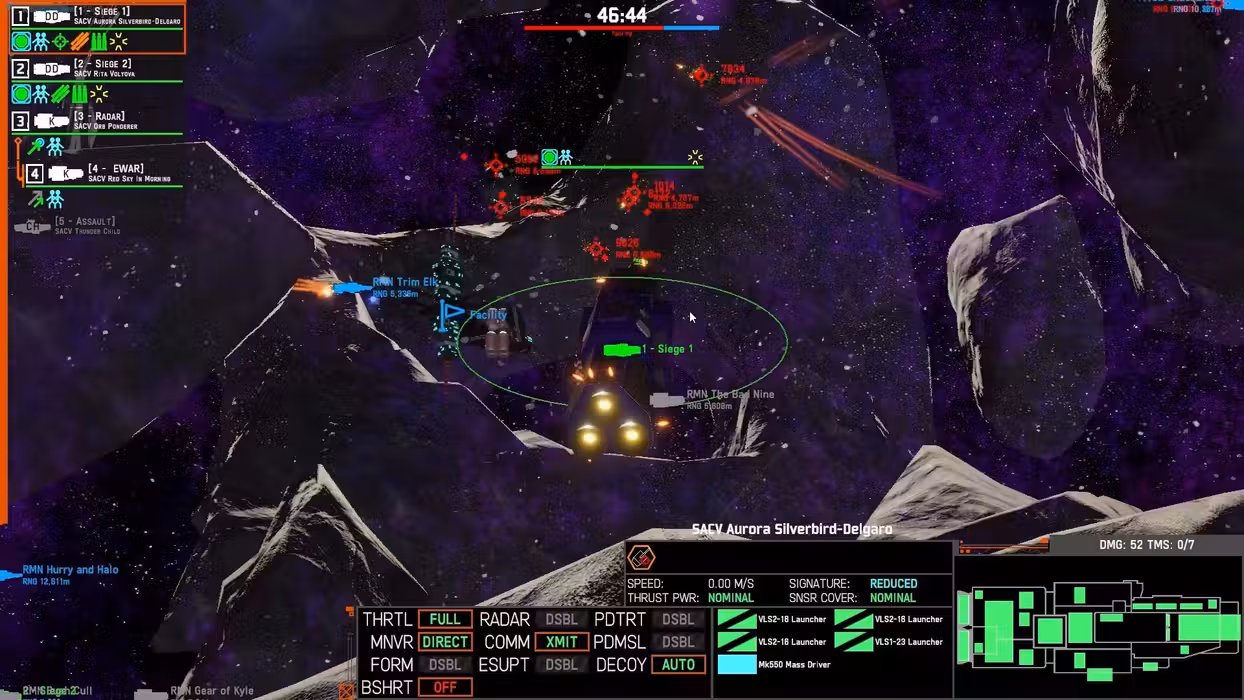This screenshot has width=1244, height=700.
Task: Switch battleshort OFF toggle
Action: click(445, 688)
